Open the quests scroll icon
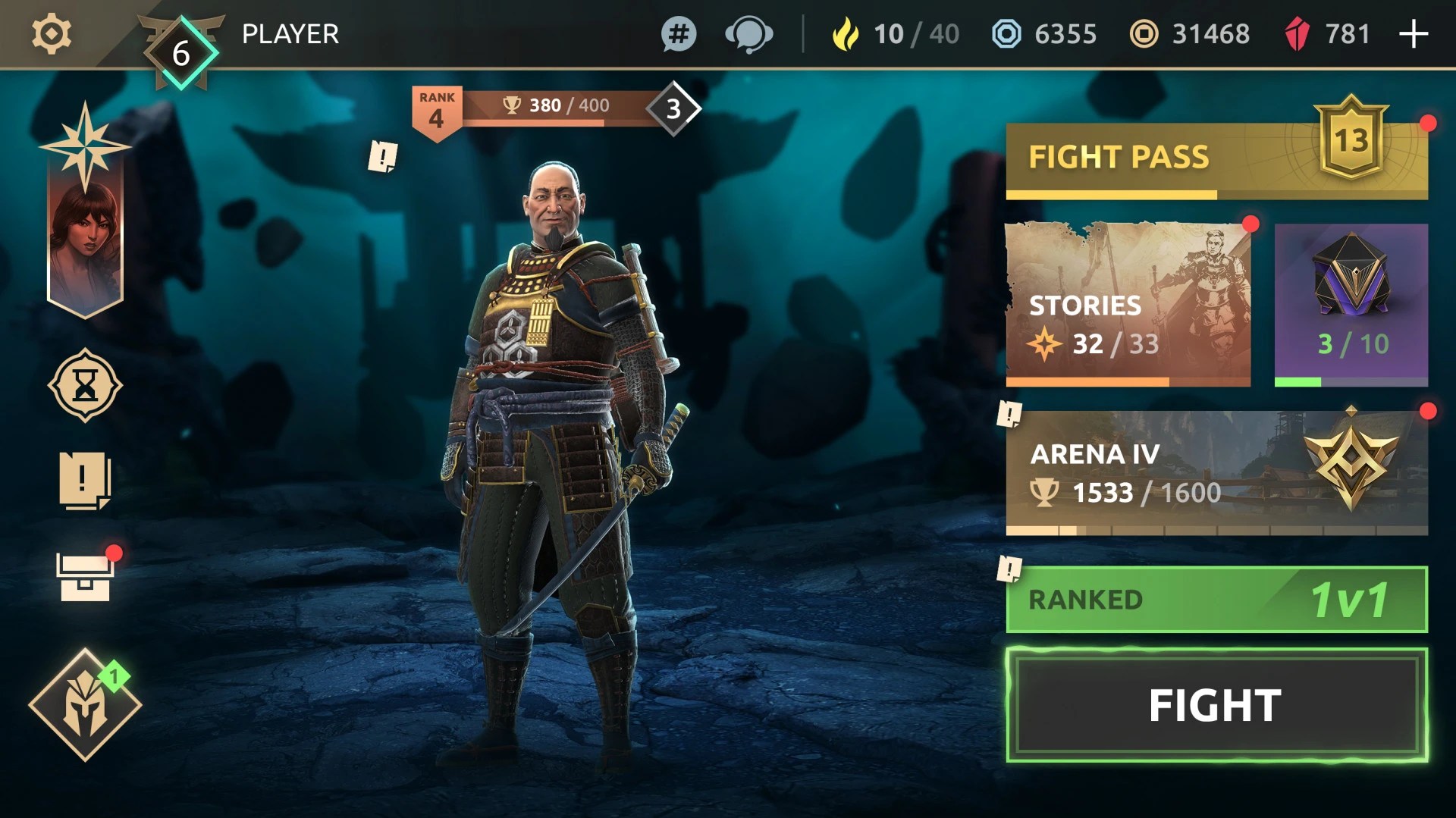The image size is (1456, 818). [84, 481]
